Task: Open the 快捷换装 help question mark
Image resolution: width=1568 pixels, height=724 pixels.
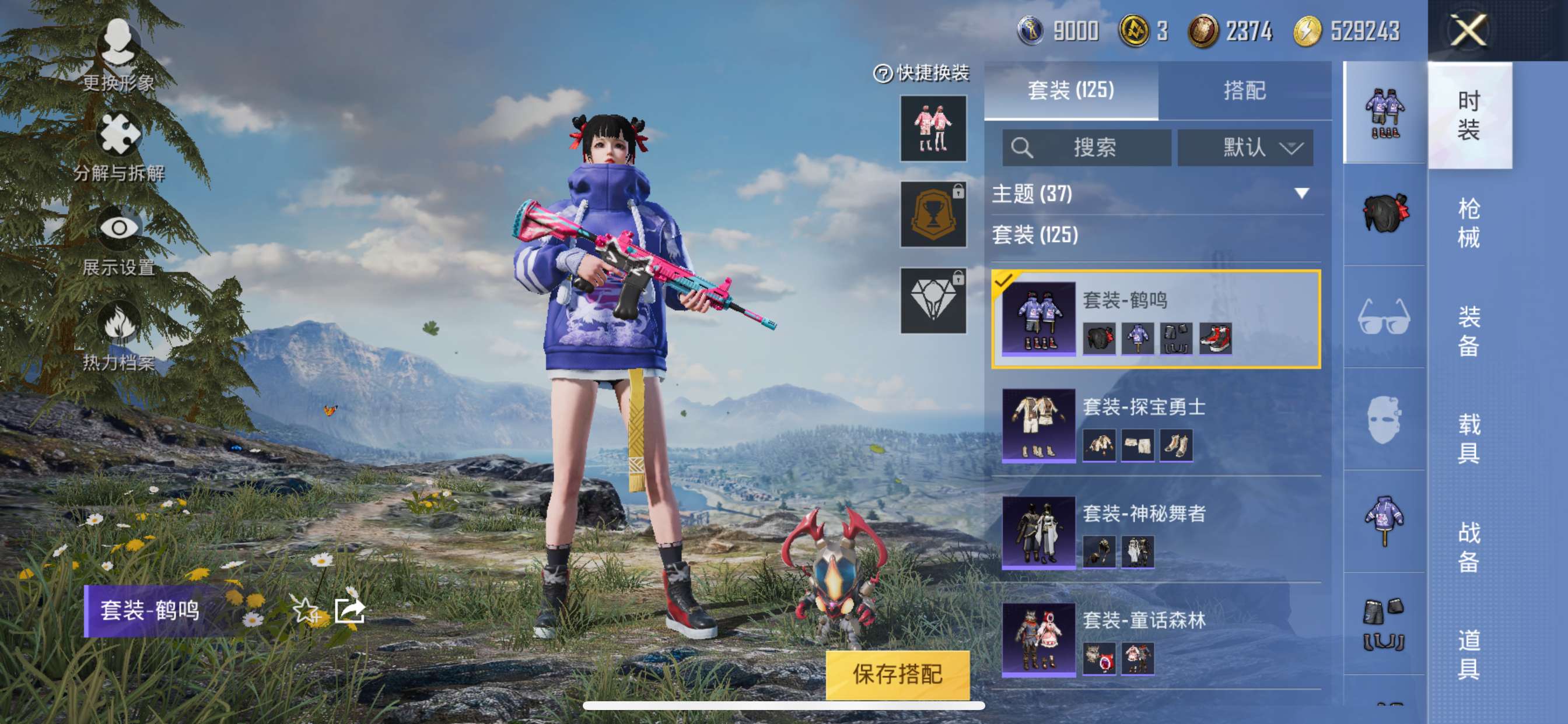Action: [882, 73]
